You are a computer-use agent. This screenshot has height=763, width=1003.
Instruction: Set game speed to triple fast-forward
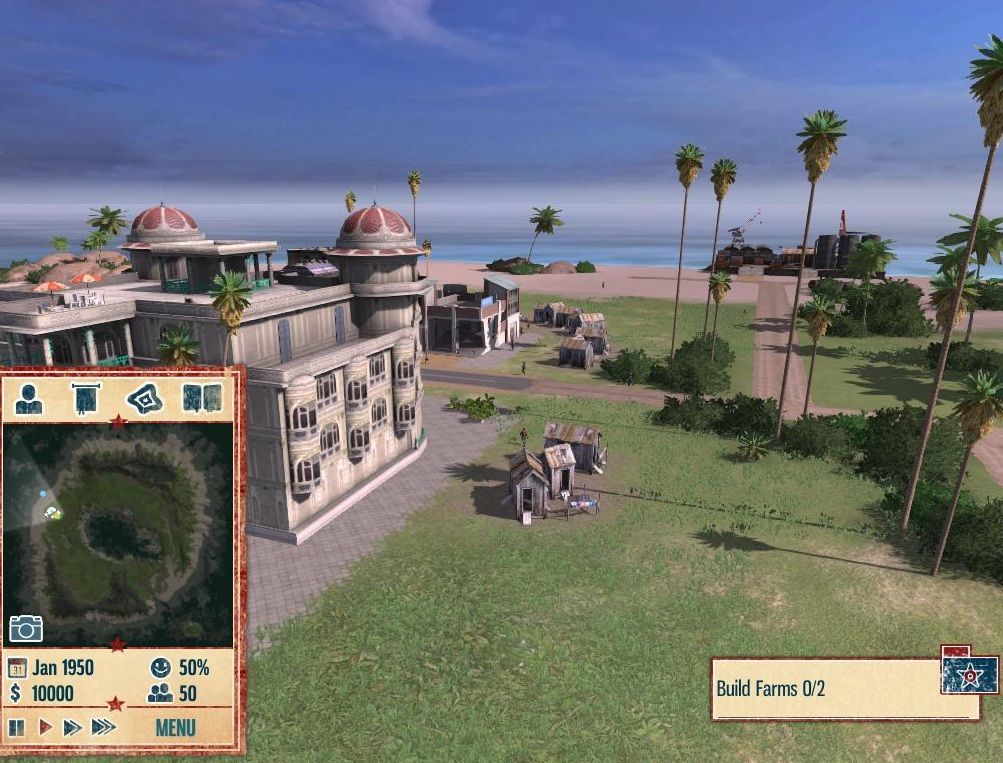103,727
